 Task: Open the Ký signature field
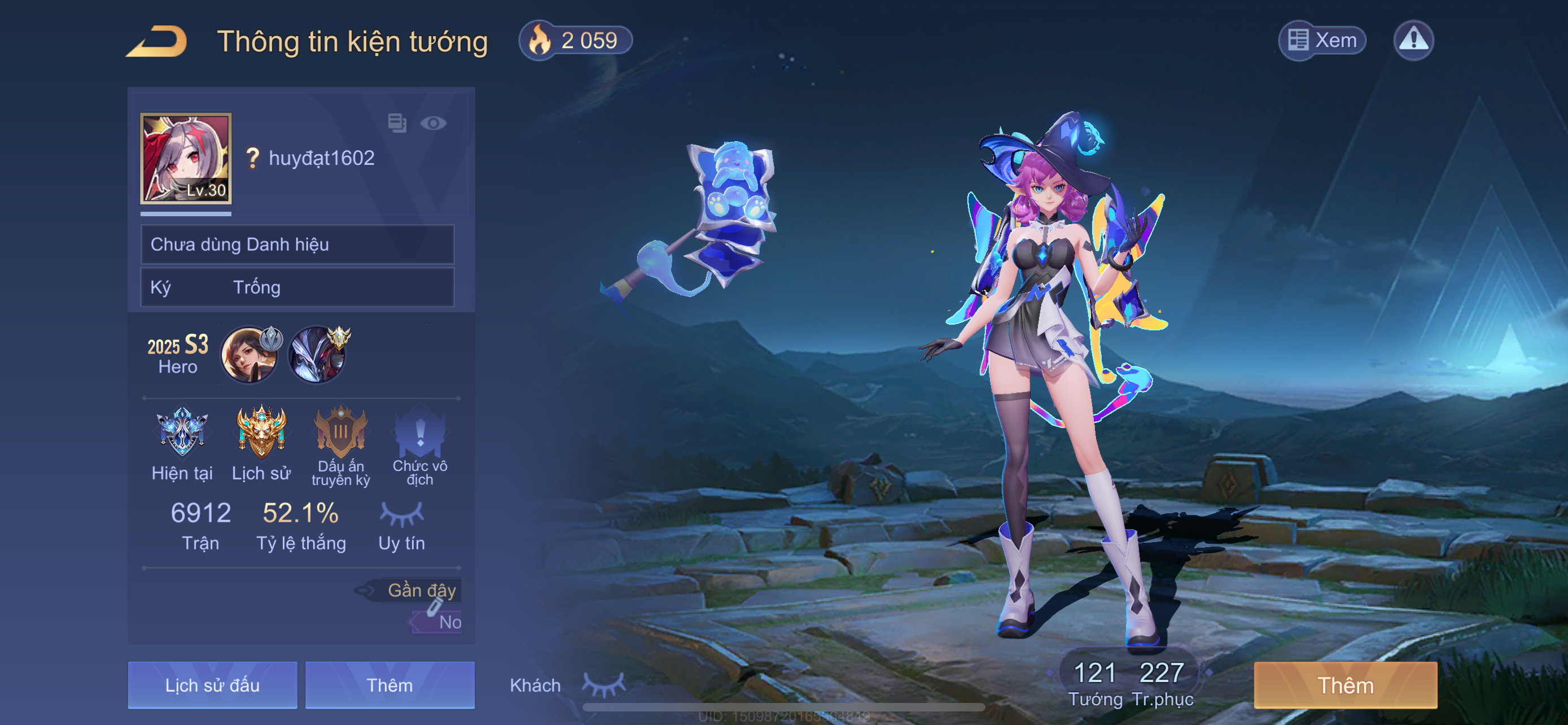297,287
